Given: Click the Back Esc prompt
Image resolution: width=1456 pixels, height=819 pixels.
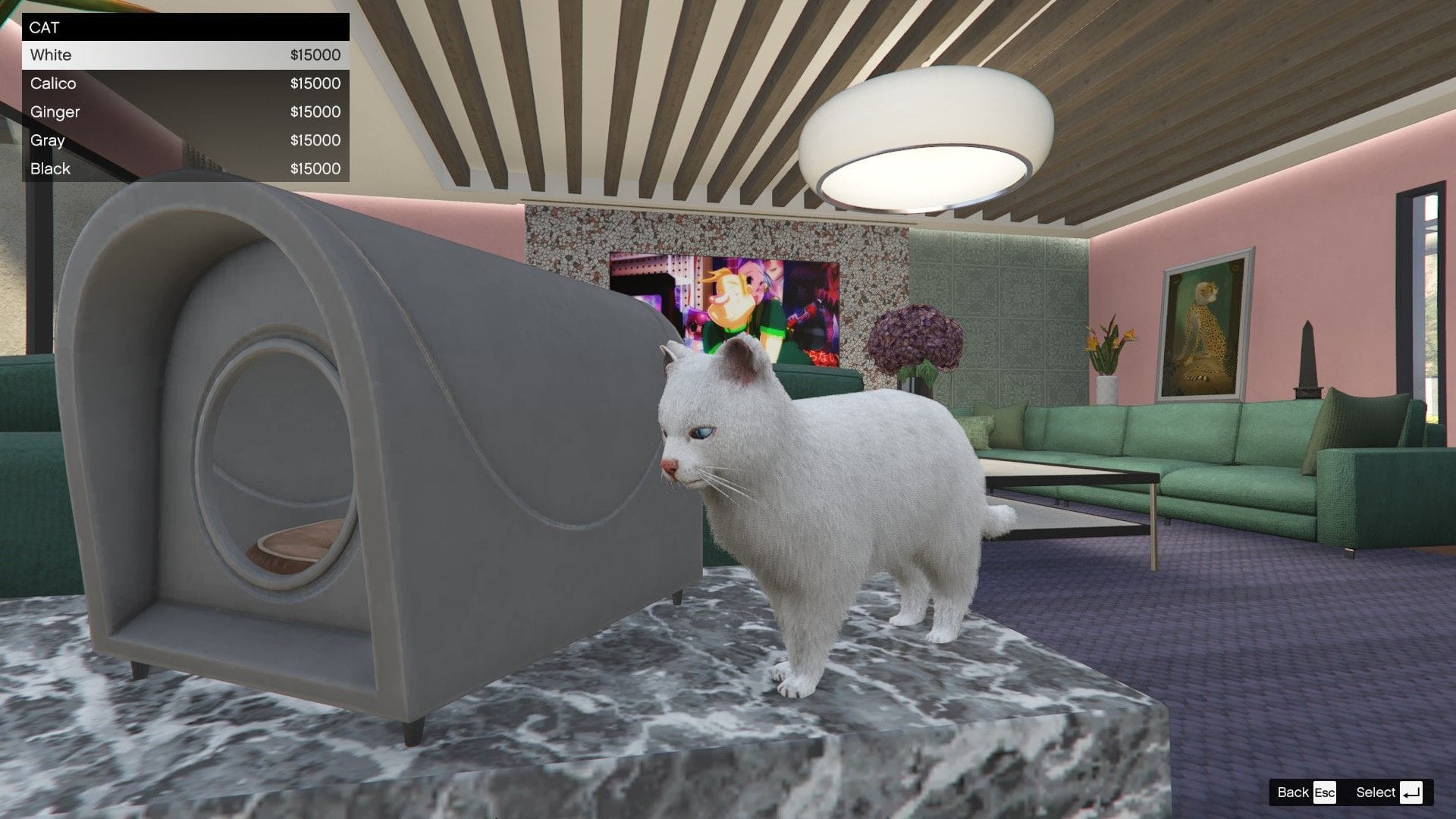Looking at the screenshot, I should coord(1306,792).
